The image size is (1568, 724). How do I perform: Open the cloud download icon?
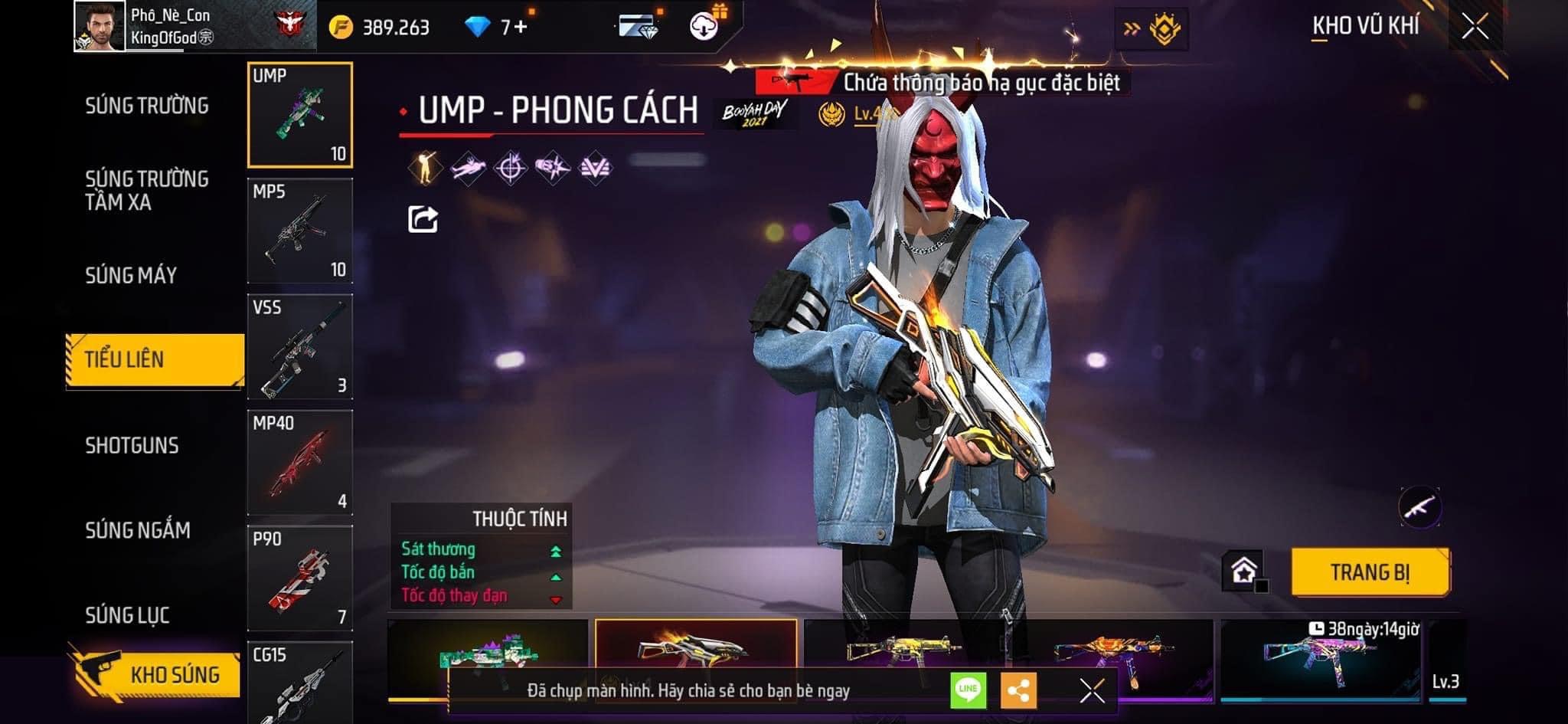click(x=704, y=27)
